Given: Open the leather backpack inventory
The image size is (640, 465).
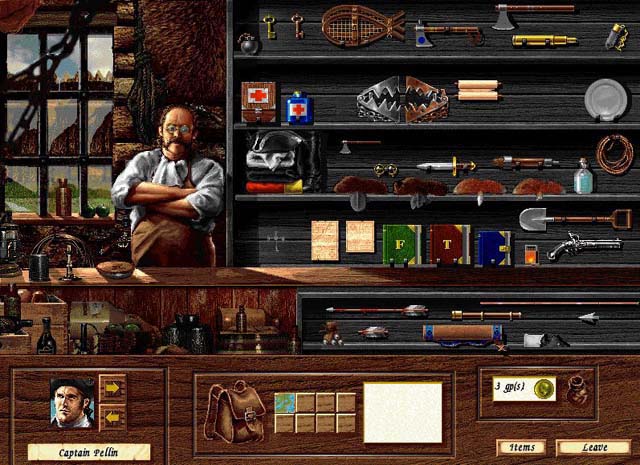Looking at the screenshot, I should tap(235, 410).
